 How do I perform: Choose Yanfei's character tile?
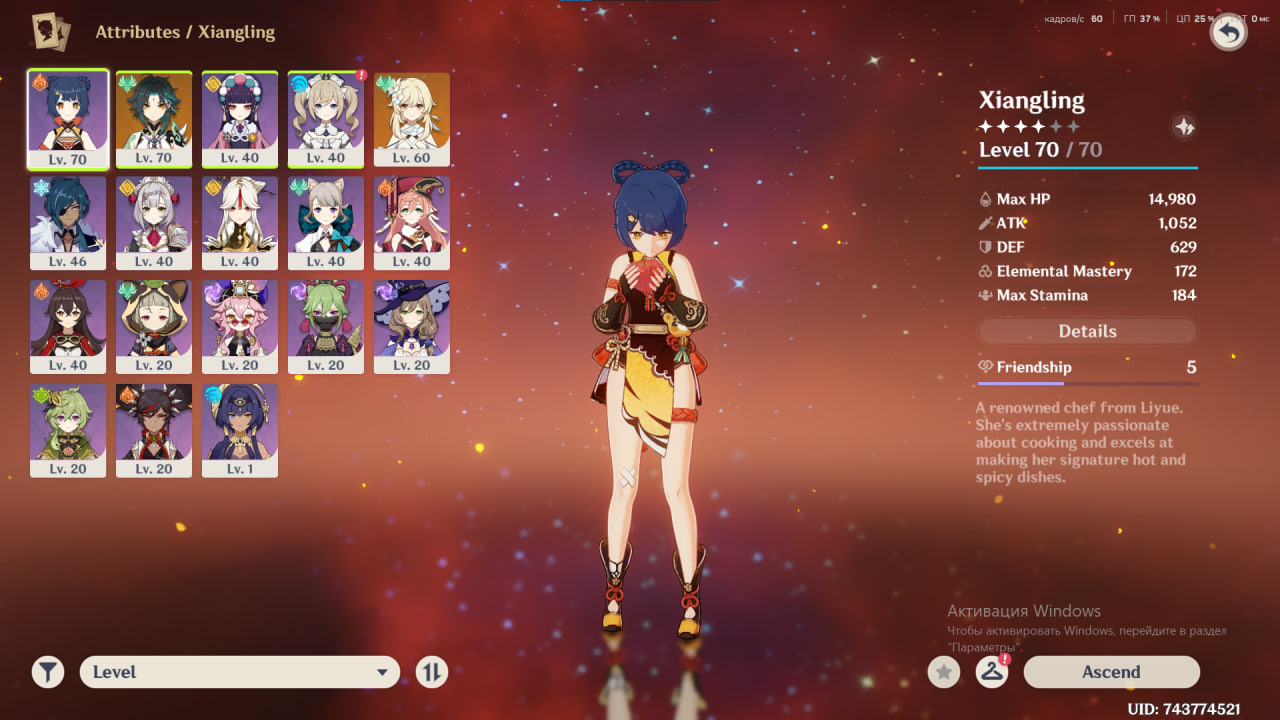[412, 223]
